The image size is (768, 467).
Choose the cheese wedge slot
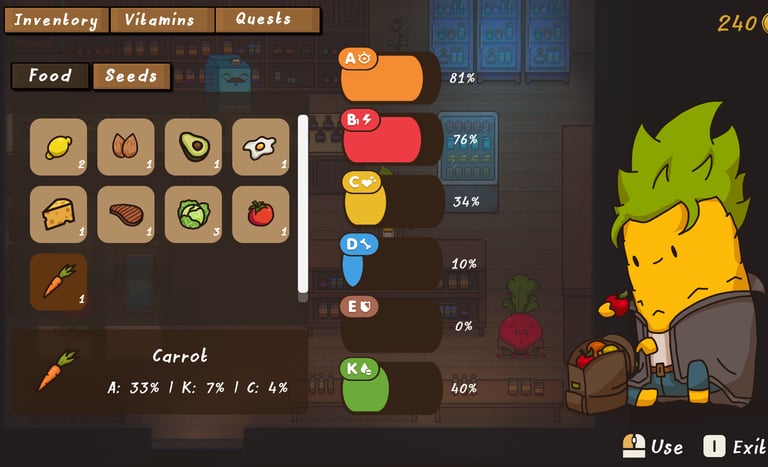58,214
